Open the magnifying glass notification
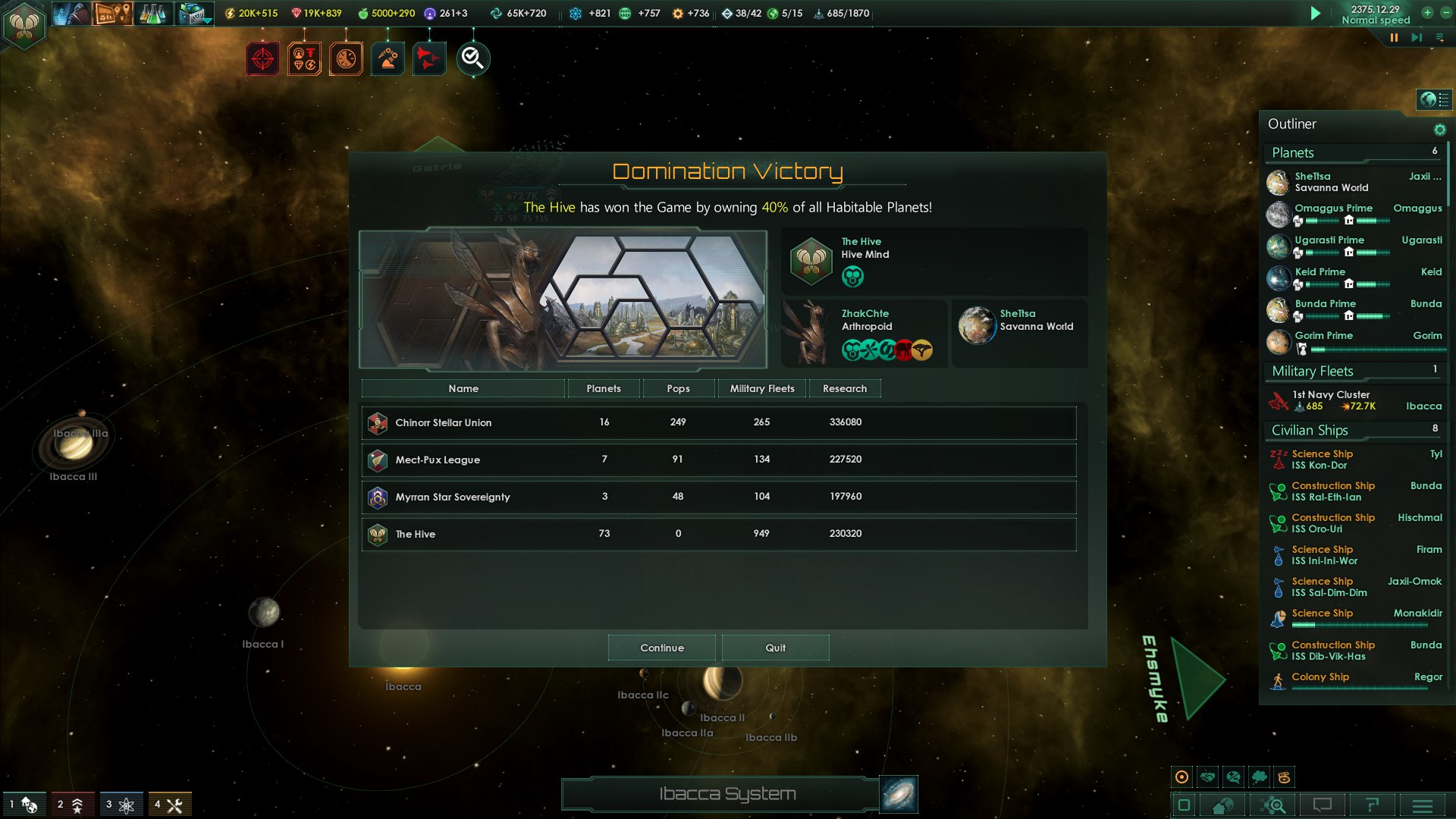The image size is (1456, 819). (472, 58)
